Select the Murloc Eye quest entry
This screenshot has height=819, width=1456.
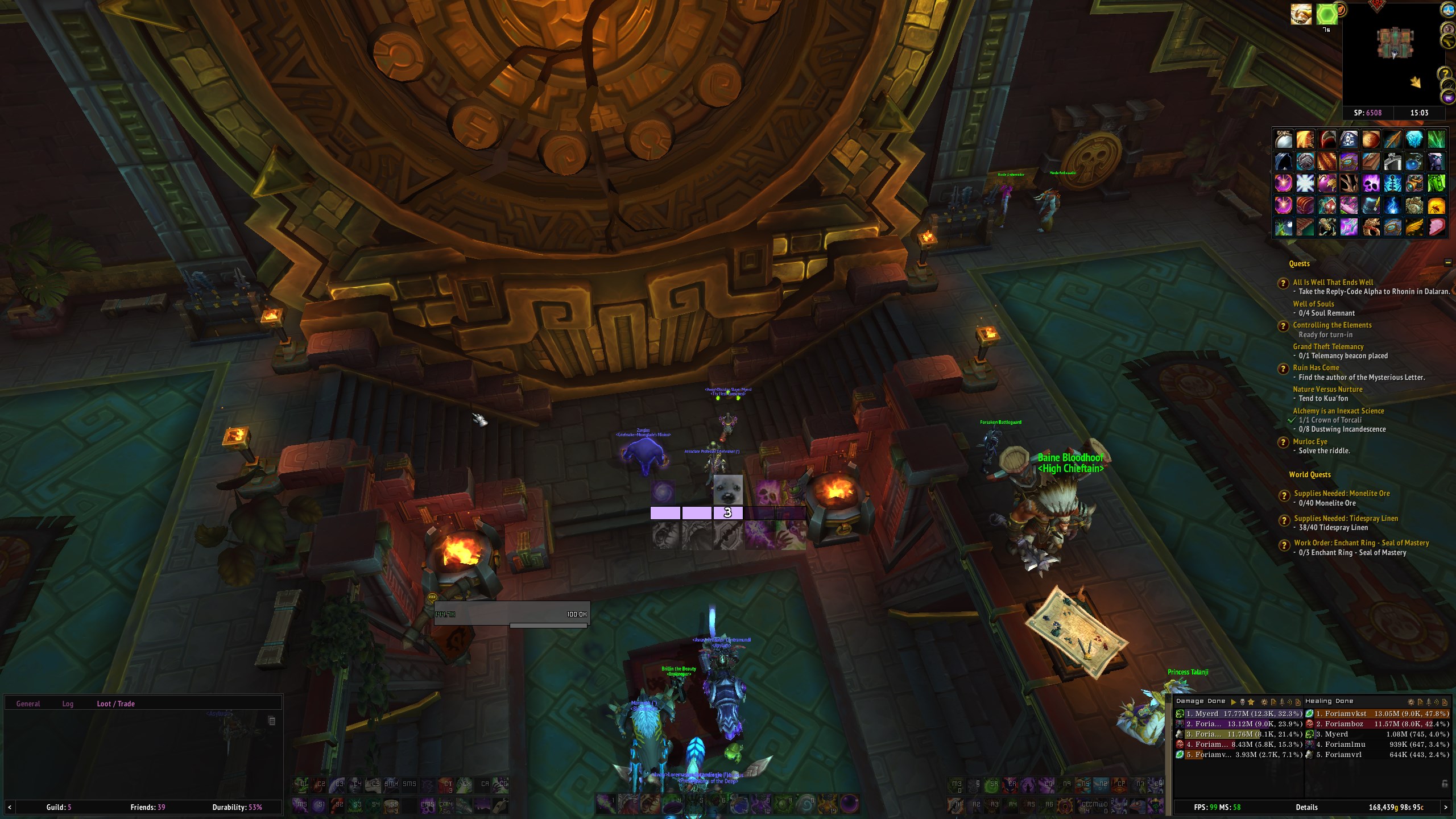click(1310, 441)
